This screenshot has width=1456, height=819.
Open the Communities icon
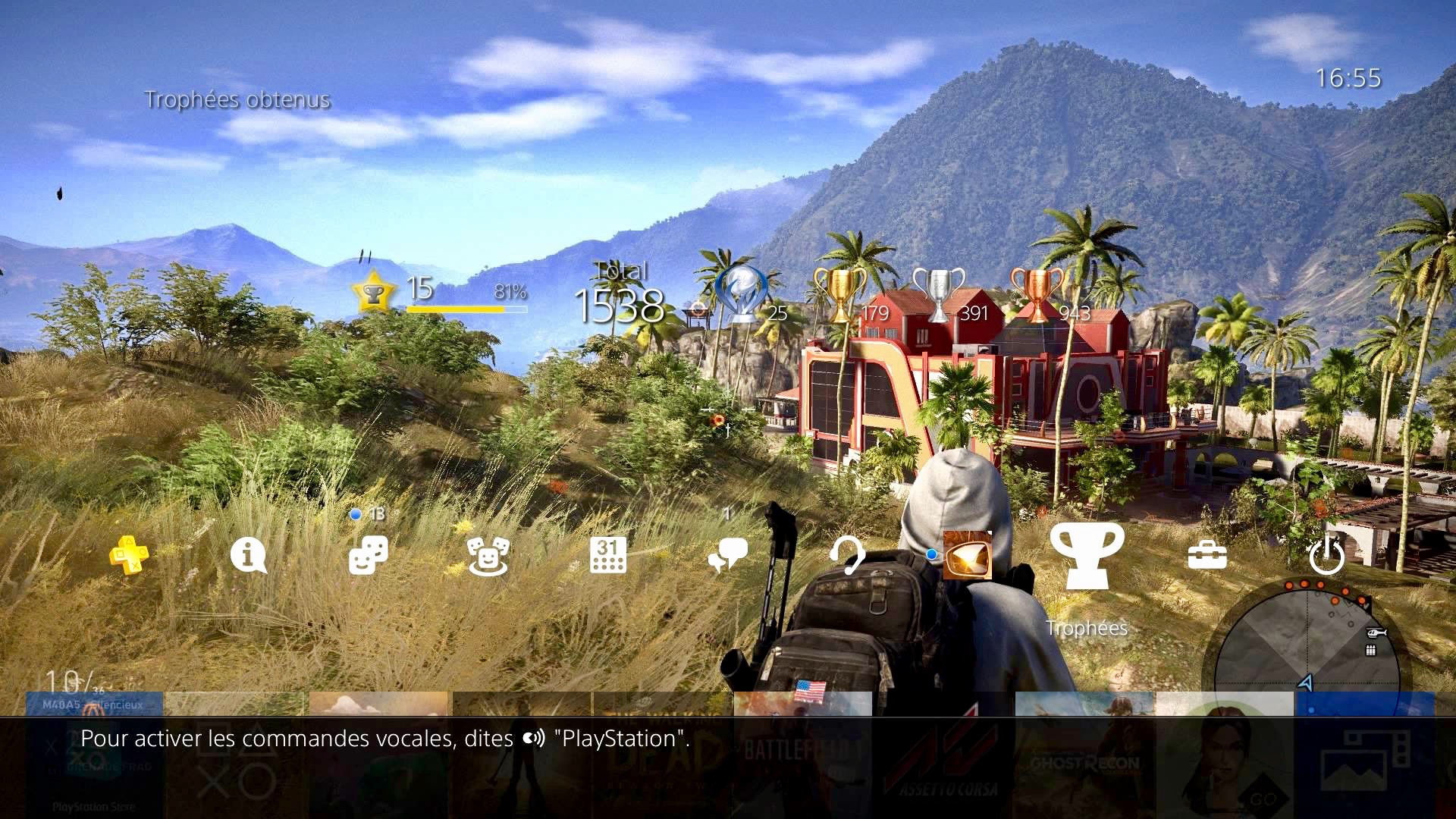488,556
